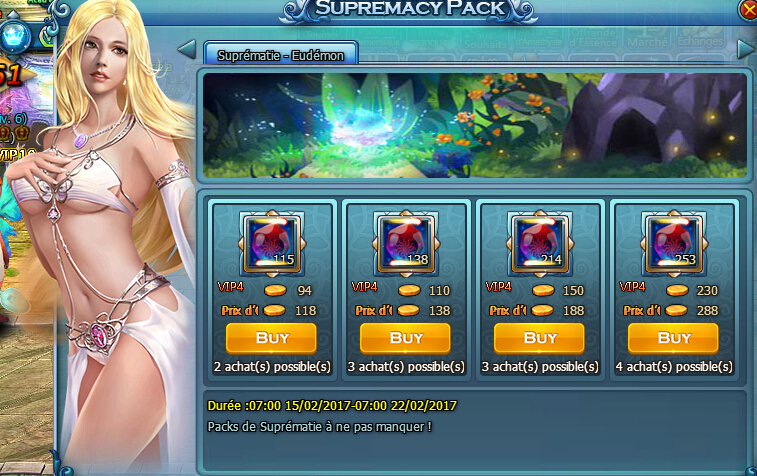The height and width of the screenshot is (476, 757).
Task: Select the red gem item with quantity 115
Action: click(x=273, y=243)
